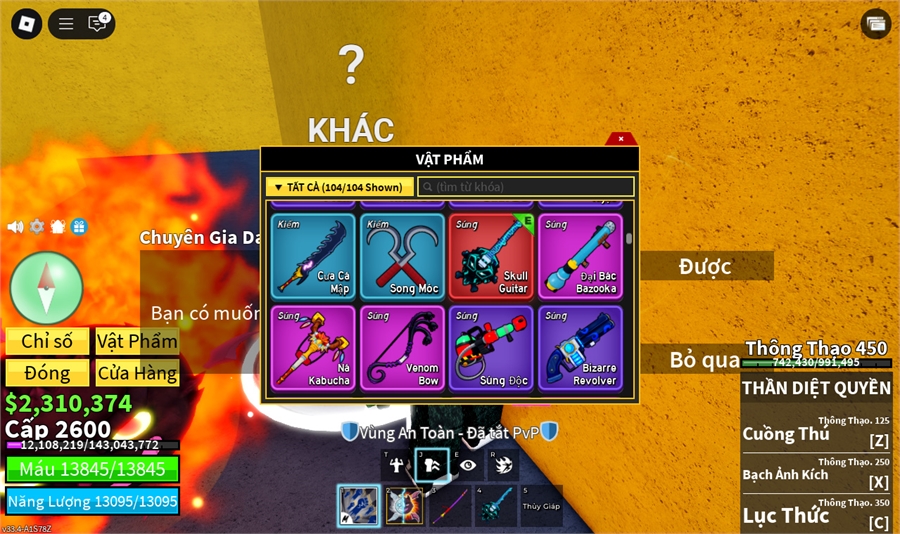Toggle the sound speaker icon
Image resolution: width=900 pixels, height=534 pixels.
coord(15,227)
